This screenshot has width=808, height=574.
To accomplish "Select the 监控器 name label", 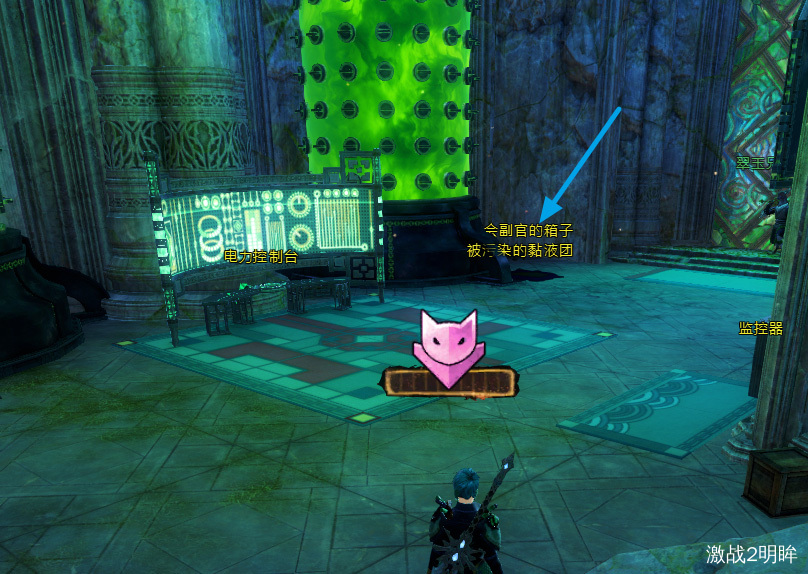I will coord(760,328).
